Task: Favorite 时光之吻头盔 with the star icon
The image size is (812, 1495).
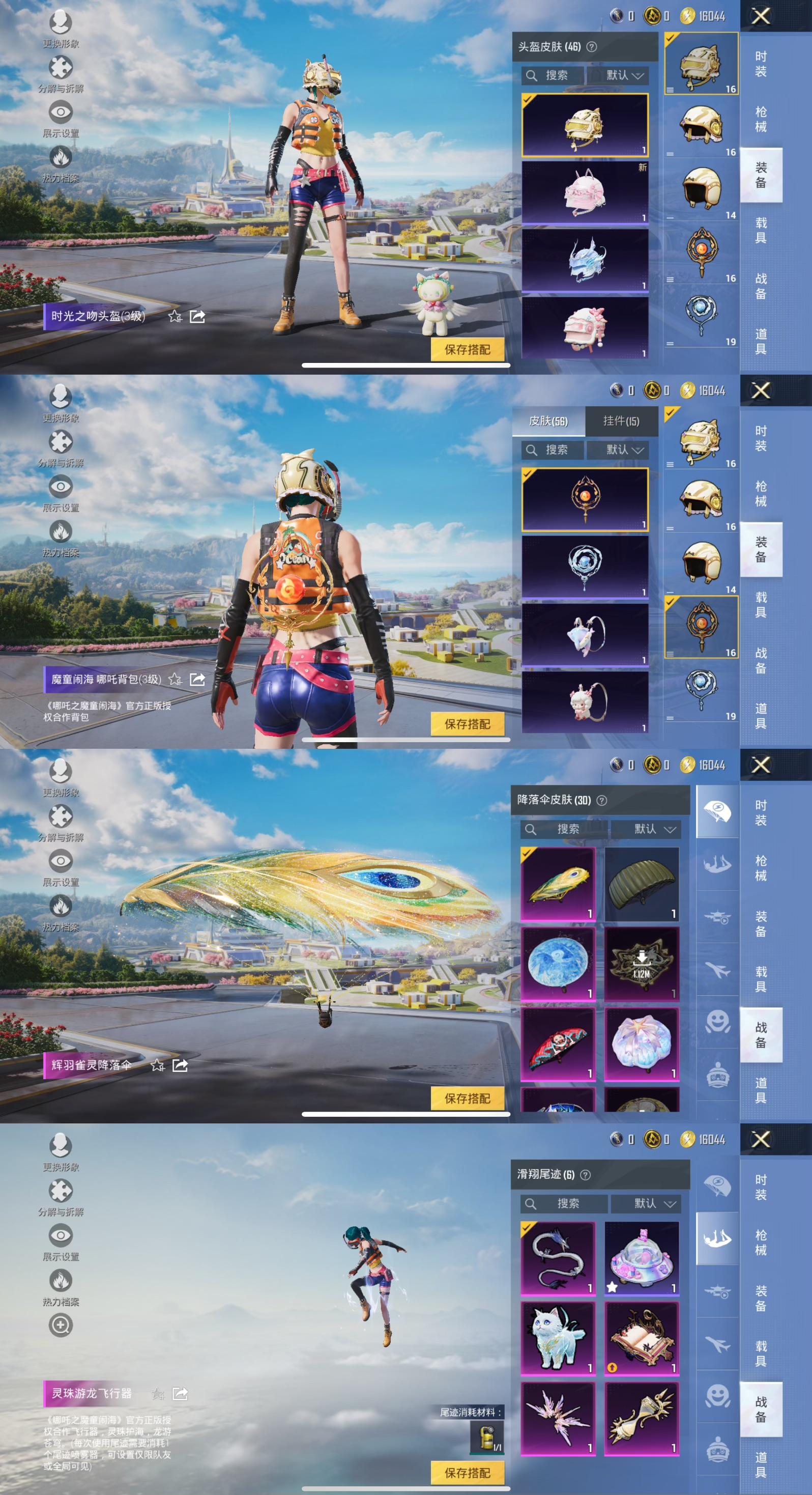Action: point(175,316)
